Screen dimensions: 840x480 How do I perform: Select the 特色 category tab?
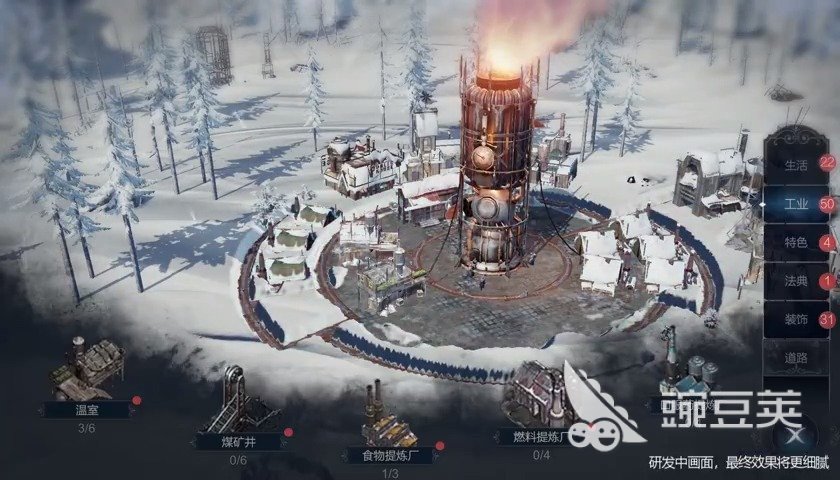797,243
